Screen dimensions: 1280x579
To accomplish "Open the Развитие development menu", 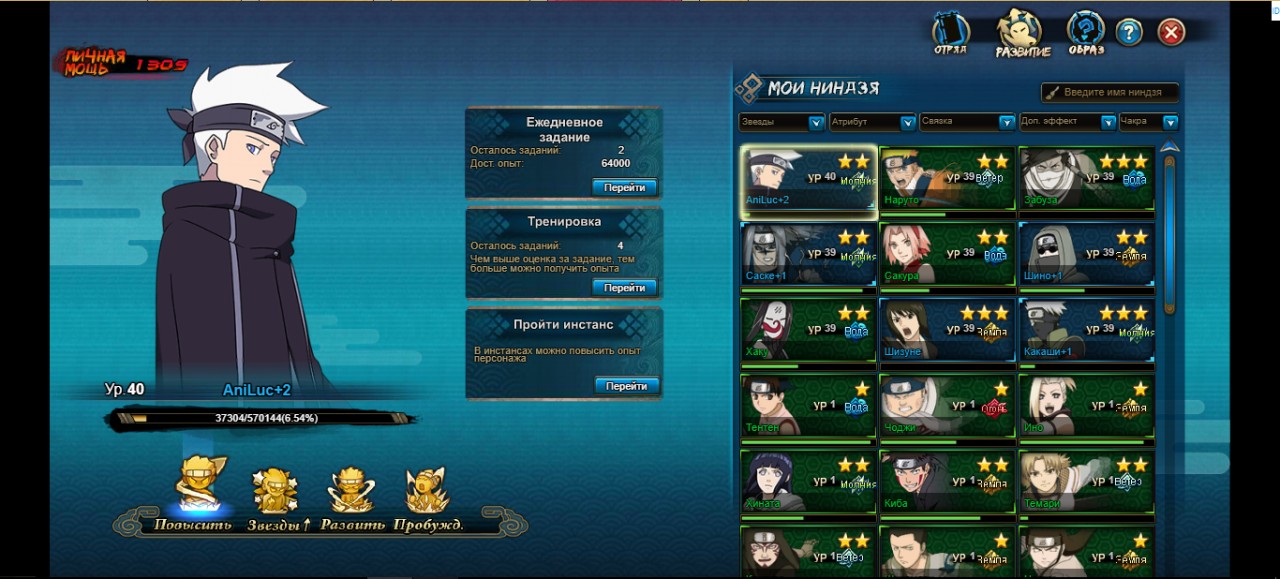I will pyautogui.click(x=1022, y=33).
